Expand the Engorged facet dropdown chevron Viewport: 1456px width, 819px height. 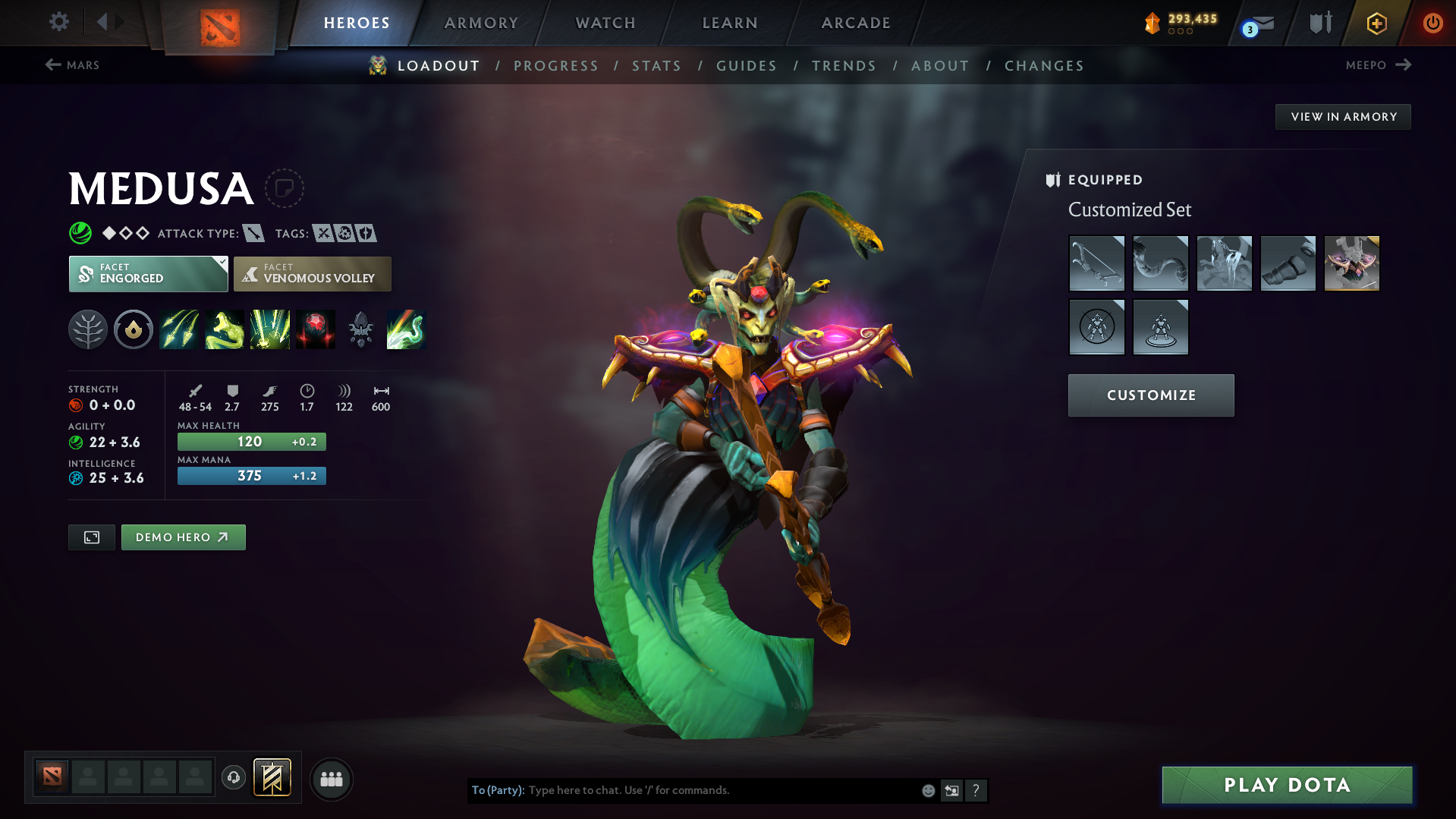pos(221,263)
